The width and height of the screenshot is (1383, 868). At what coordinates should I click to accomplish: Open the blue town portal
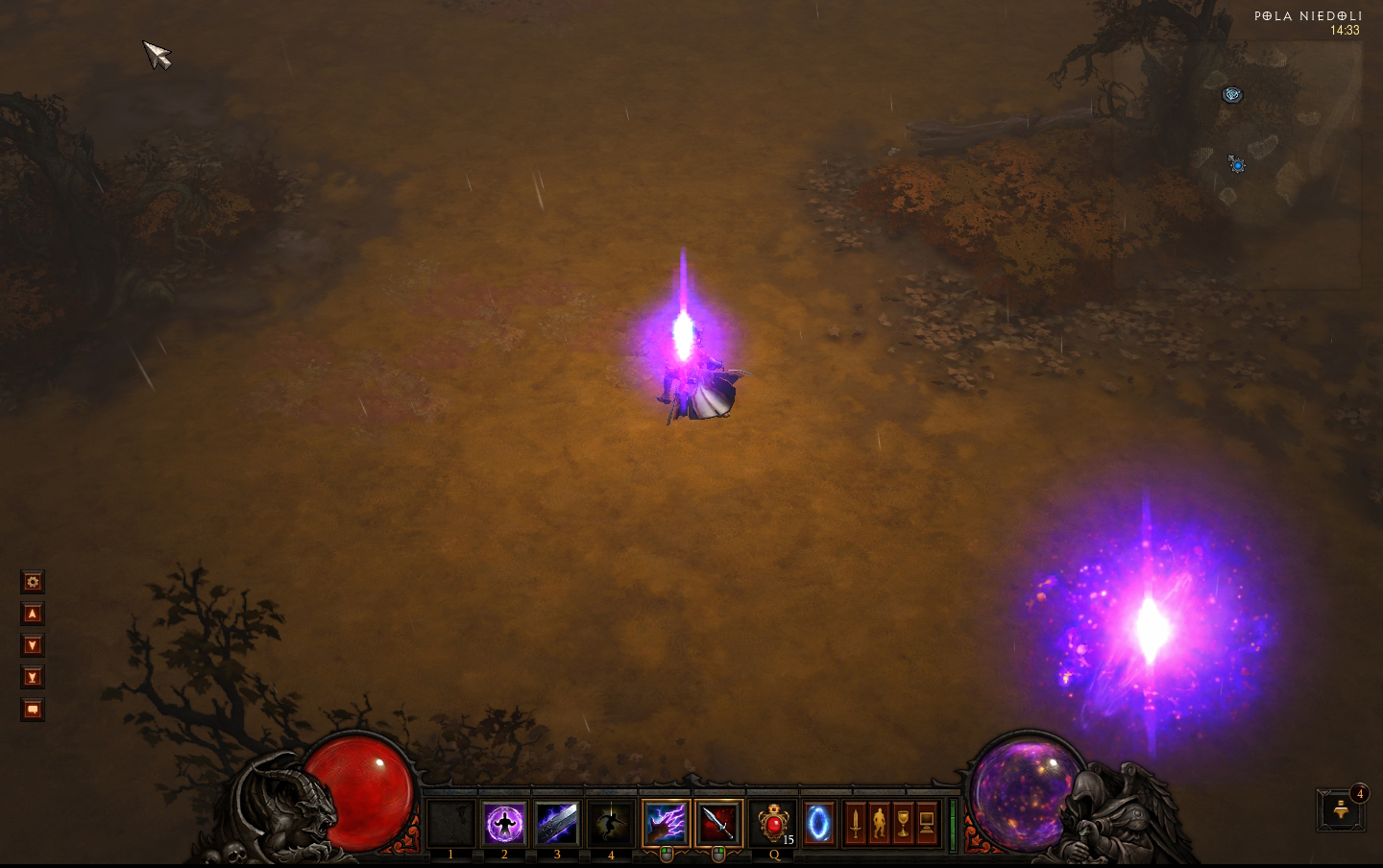[819, 824]
